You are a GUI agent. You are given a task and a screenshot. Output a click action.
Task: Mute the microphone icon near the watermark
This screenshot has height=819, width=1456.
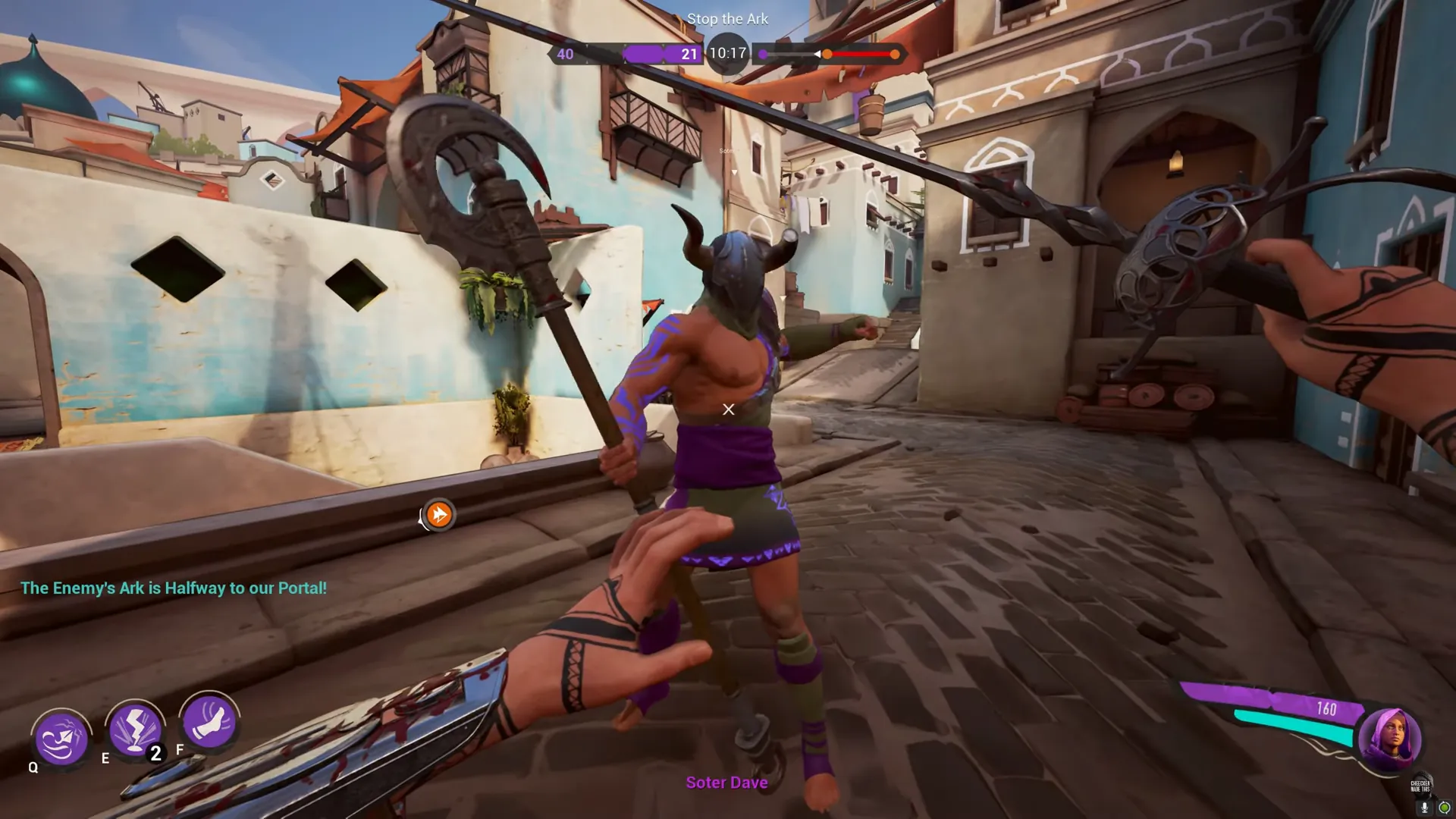[x=1424, y=808]
